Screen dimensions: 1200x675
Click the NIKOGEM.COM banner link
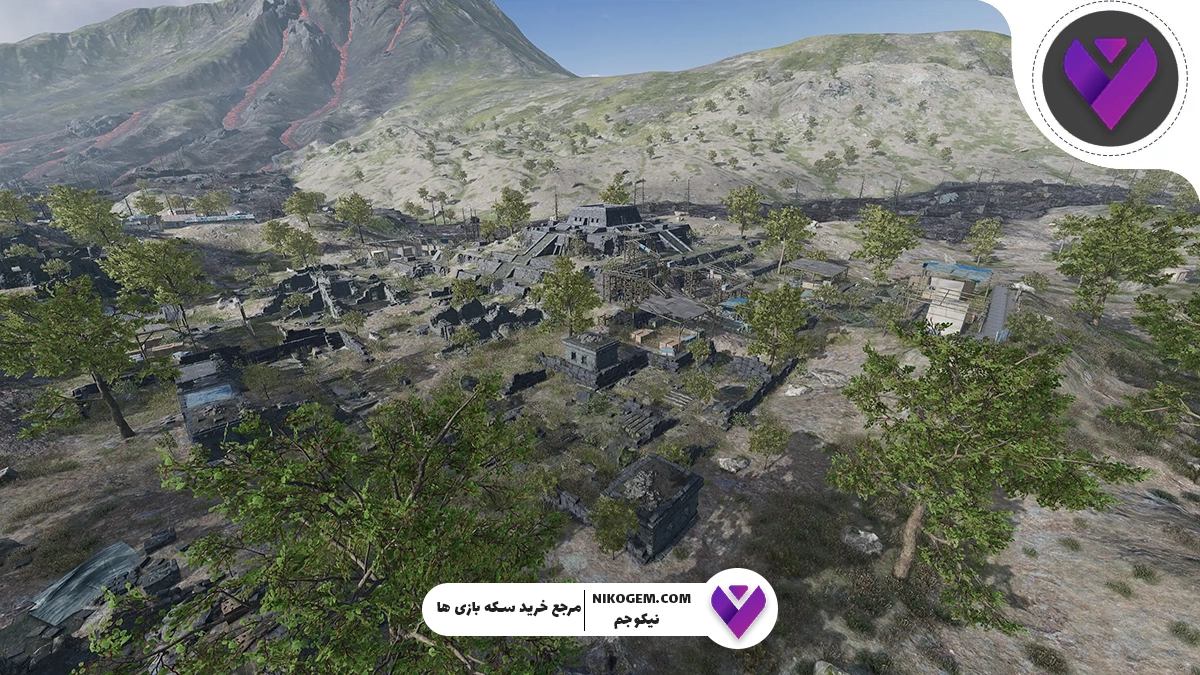click(x=648, y=598)
